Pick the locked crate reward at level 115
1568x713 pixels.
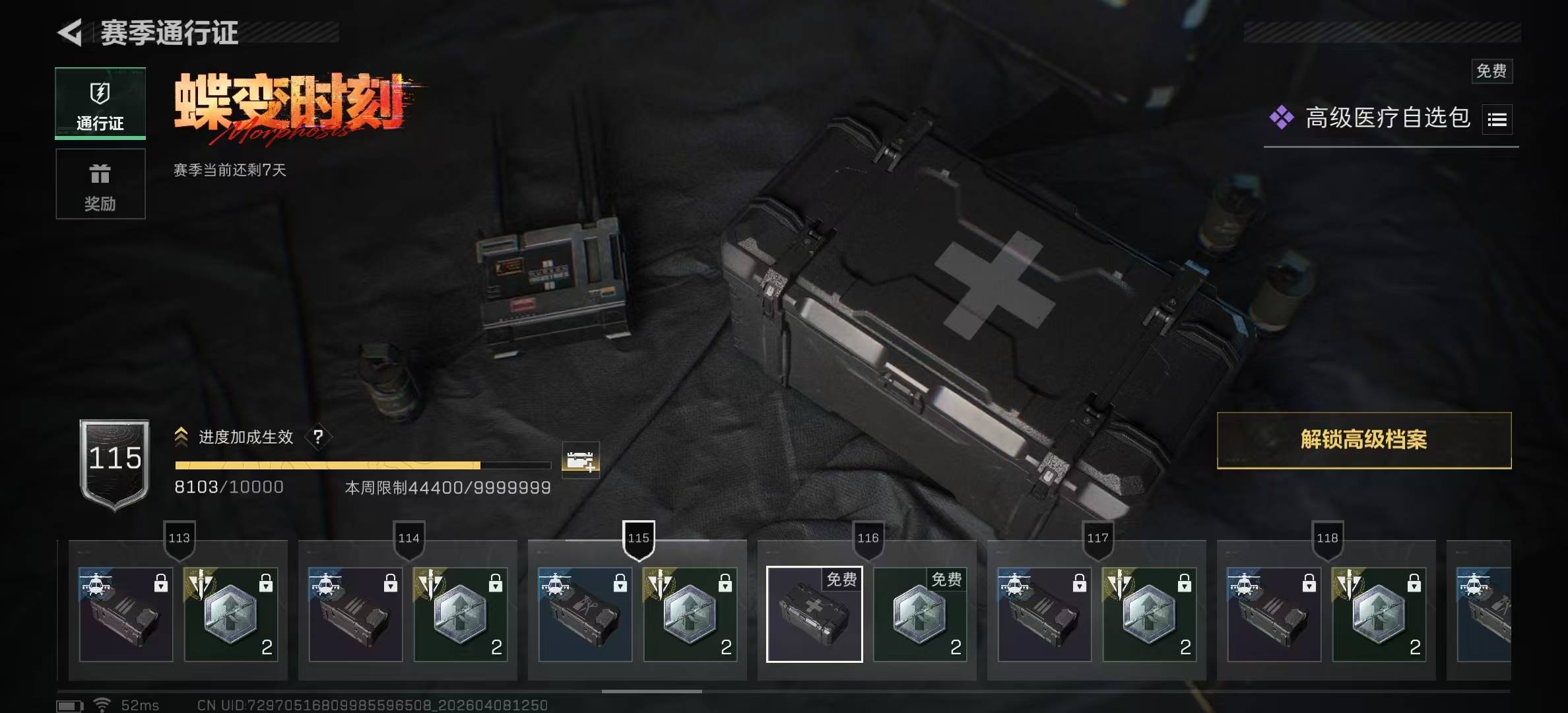click(x=585, y=614)
